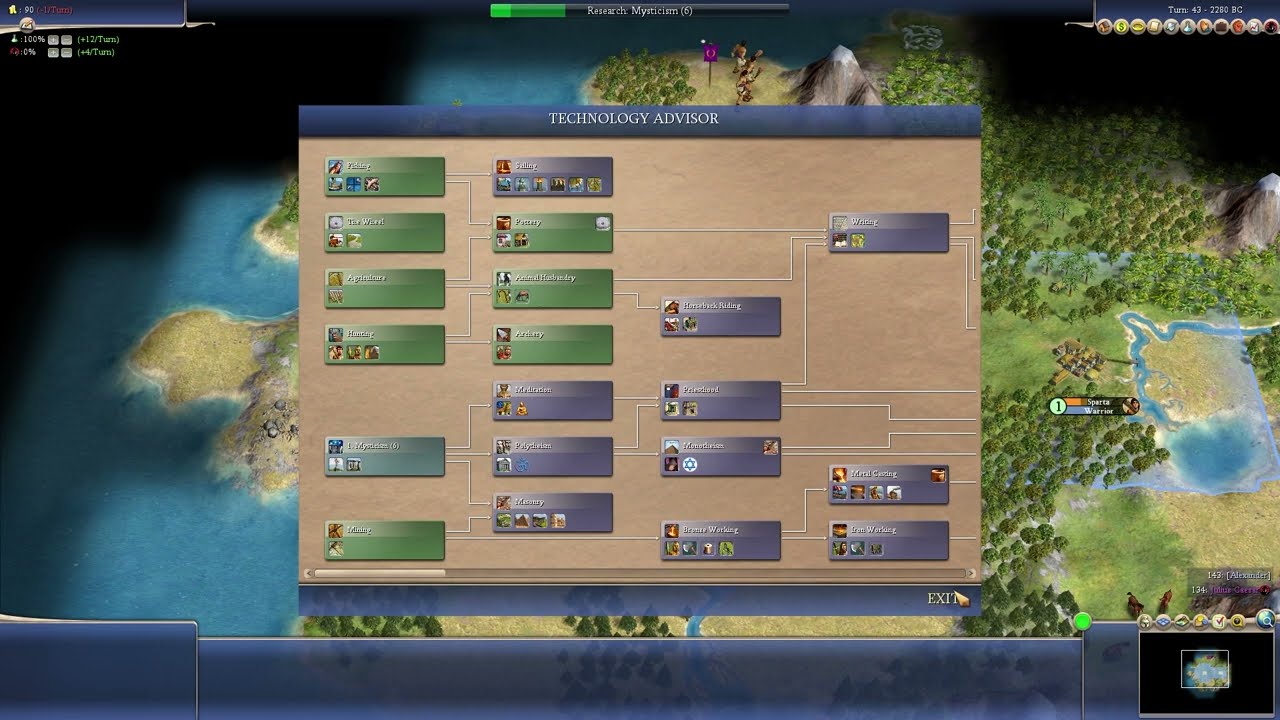This screenshot has height=720, width=1280.
Task: Click the Mysticism technology being researched
Action: [384, 456]
